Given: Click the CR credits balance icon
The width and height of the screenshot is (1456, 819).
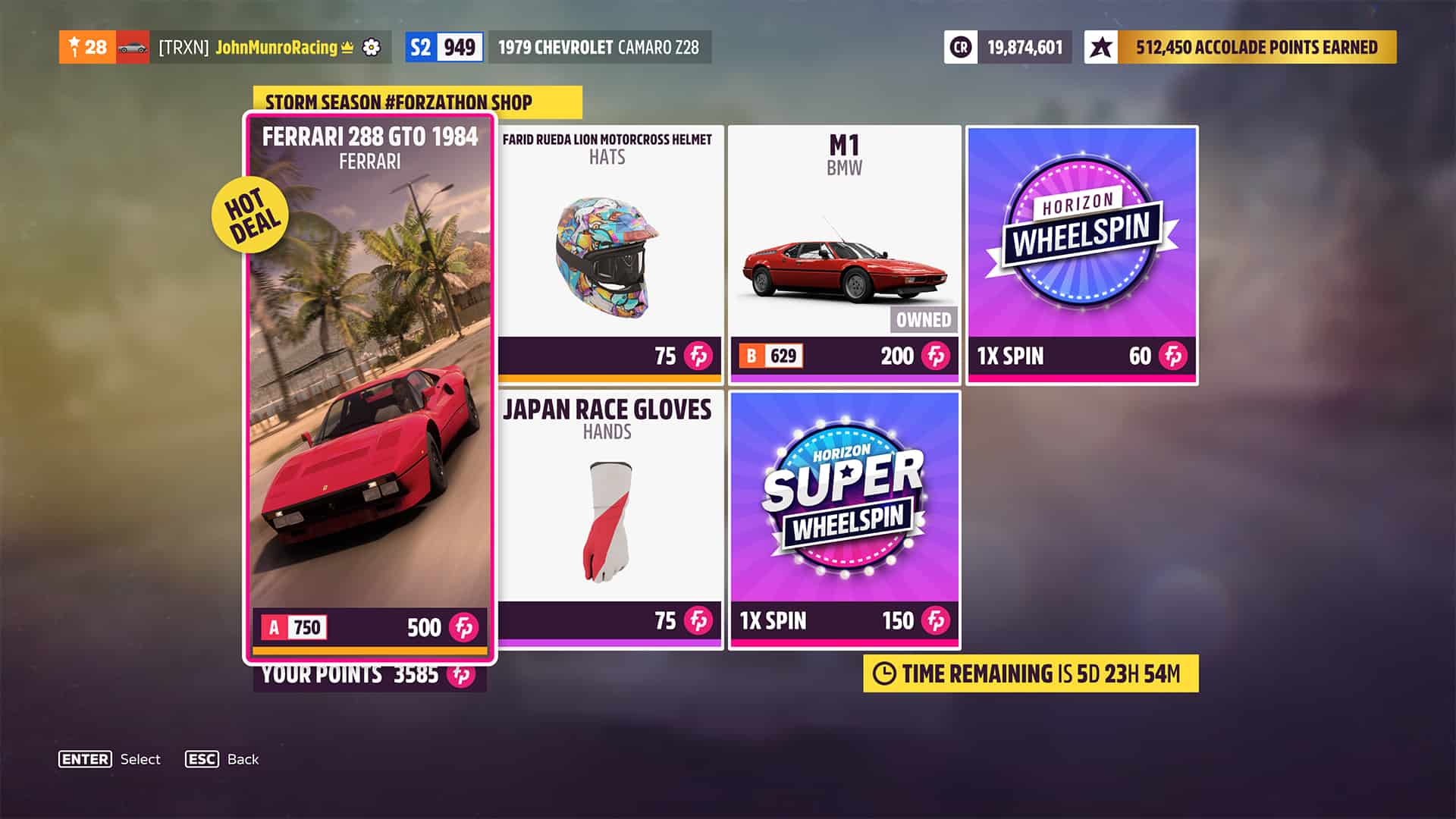Looking at the screenshot, I should click(960, 47).
